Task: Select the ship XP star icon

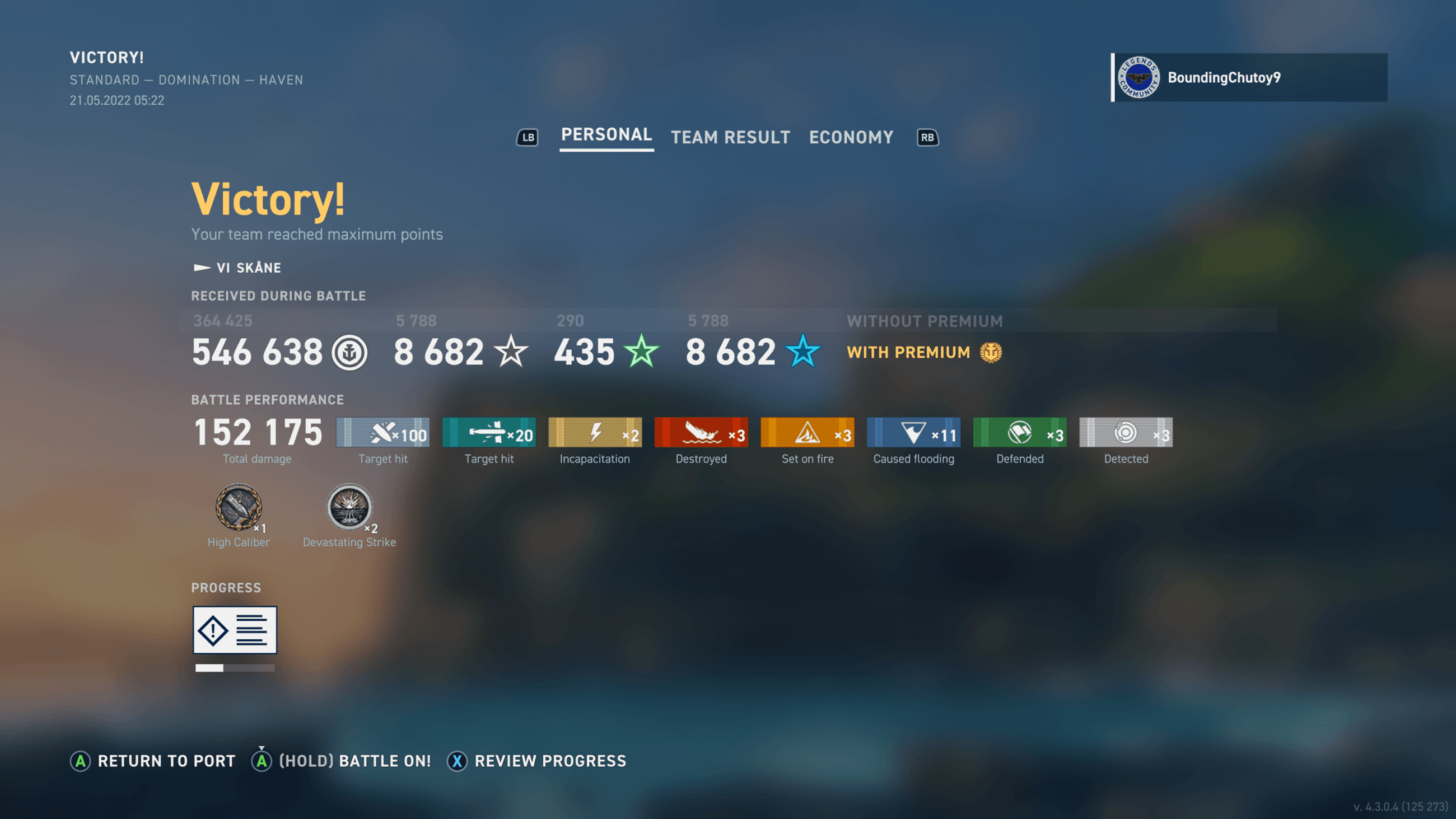Action: click(511, 352)
